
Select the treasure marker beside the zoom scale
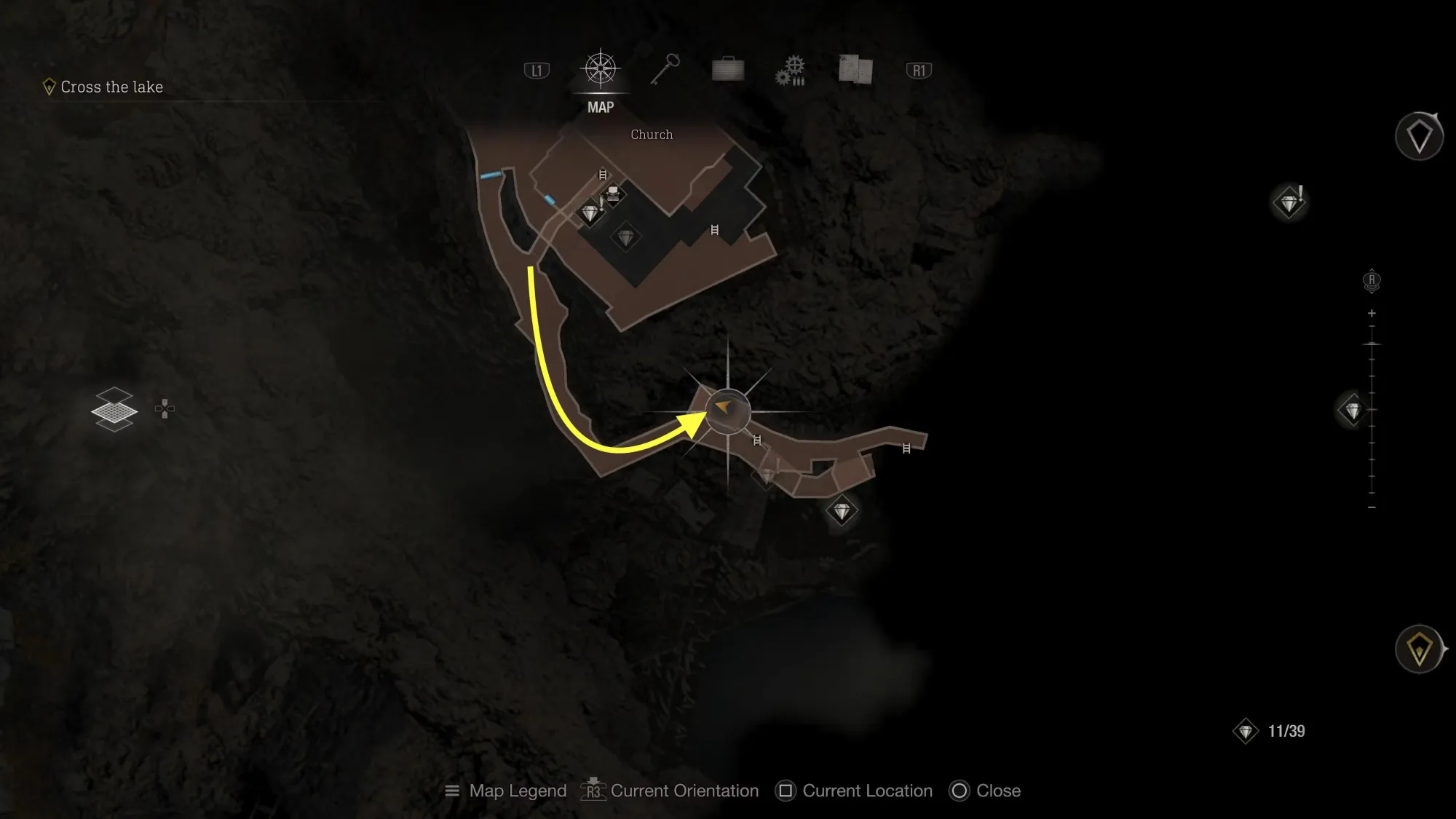[x=1353, y=411]
